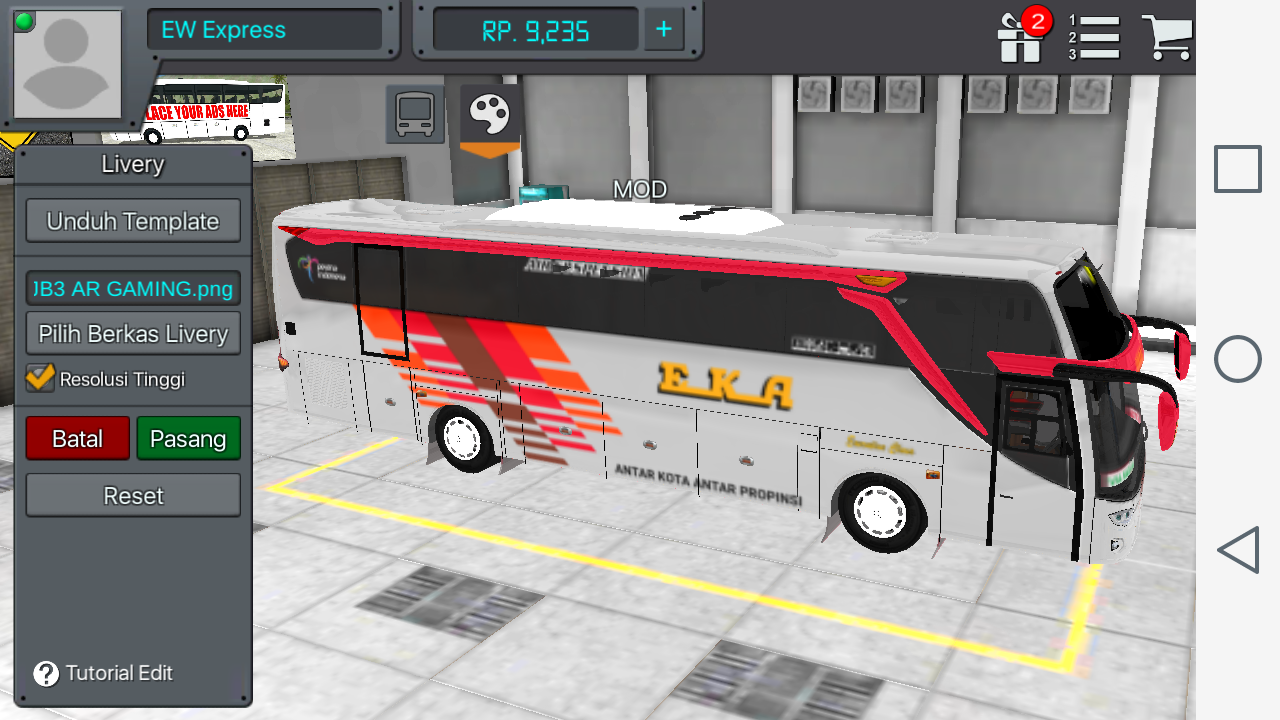Select the JB3 AR GAMING.png filename field
The image size is (1280, 720).
[x=132, y=288]
